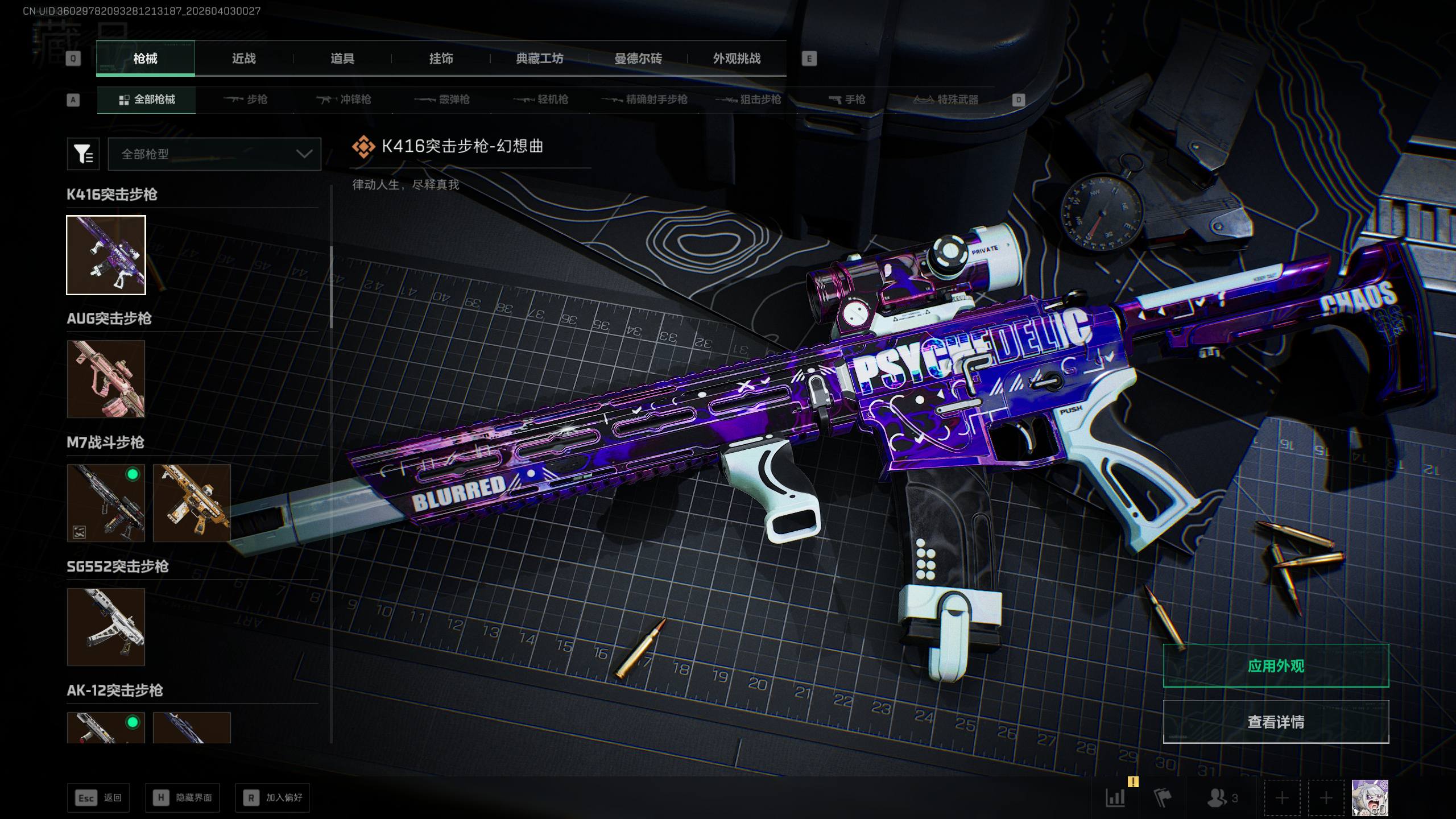The width and height of the screenshot is (1456, 819).
Task: Choose the gold M7 battle rifle skin
Action: pyautogui.click(x=192, y=503)
